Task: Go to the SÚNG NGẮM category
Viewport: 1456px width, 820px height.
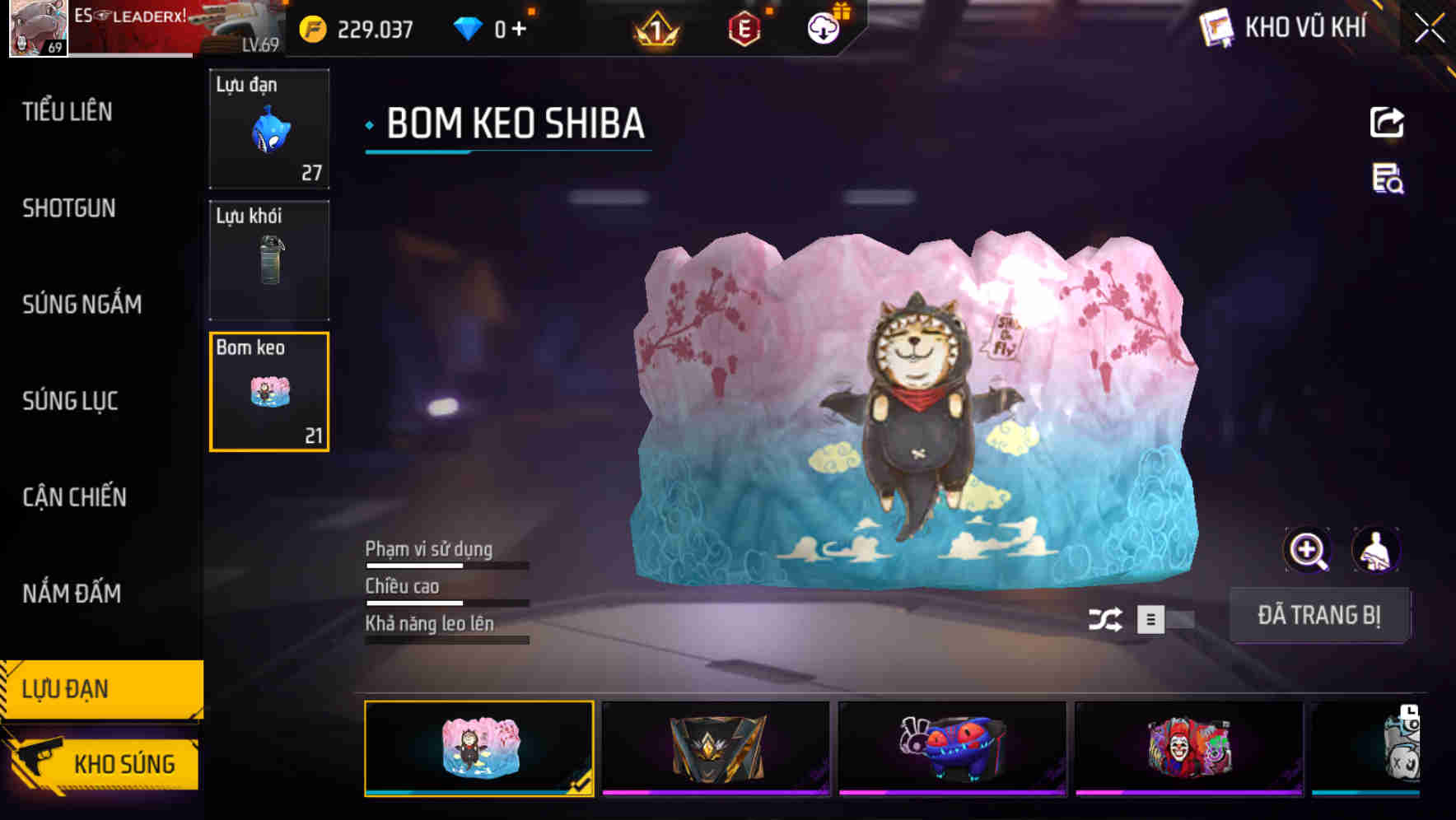Action: click(80, 304)
